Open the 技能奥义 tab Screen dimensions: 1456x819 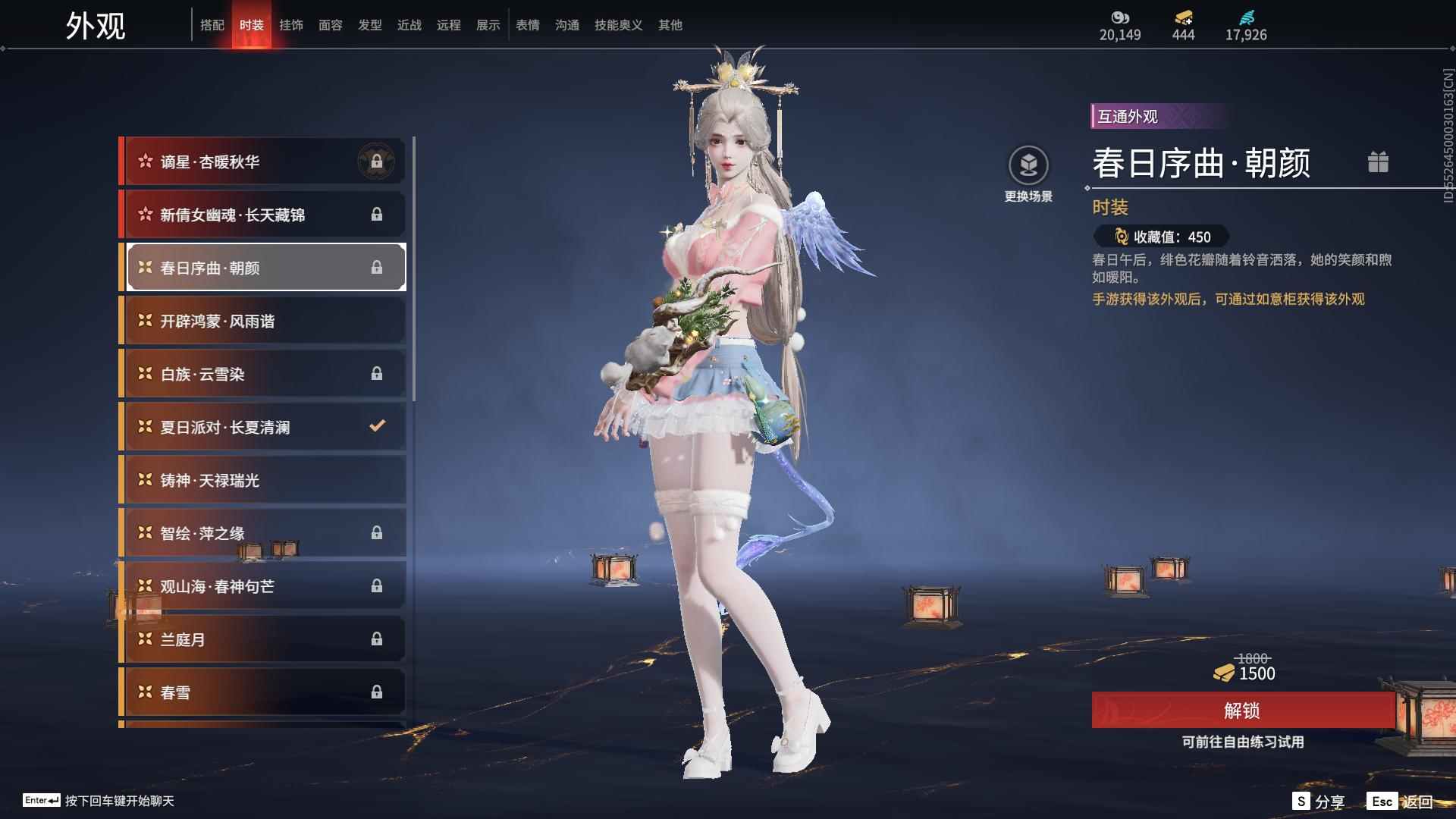pyautogui.click(x=618, y=25)
